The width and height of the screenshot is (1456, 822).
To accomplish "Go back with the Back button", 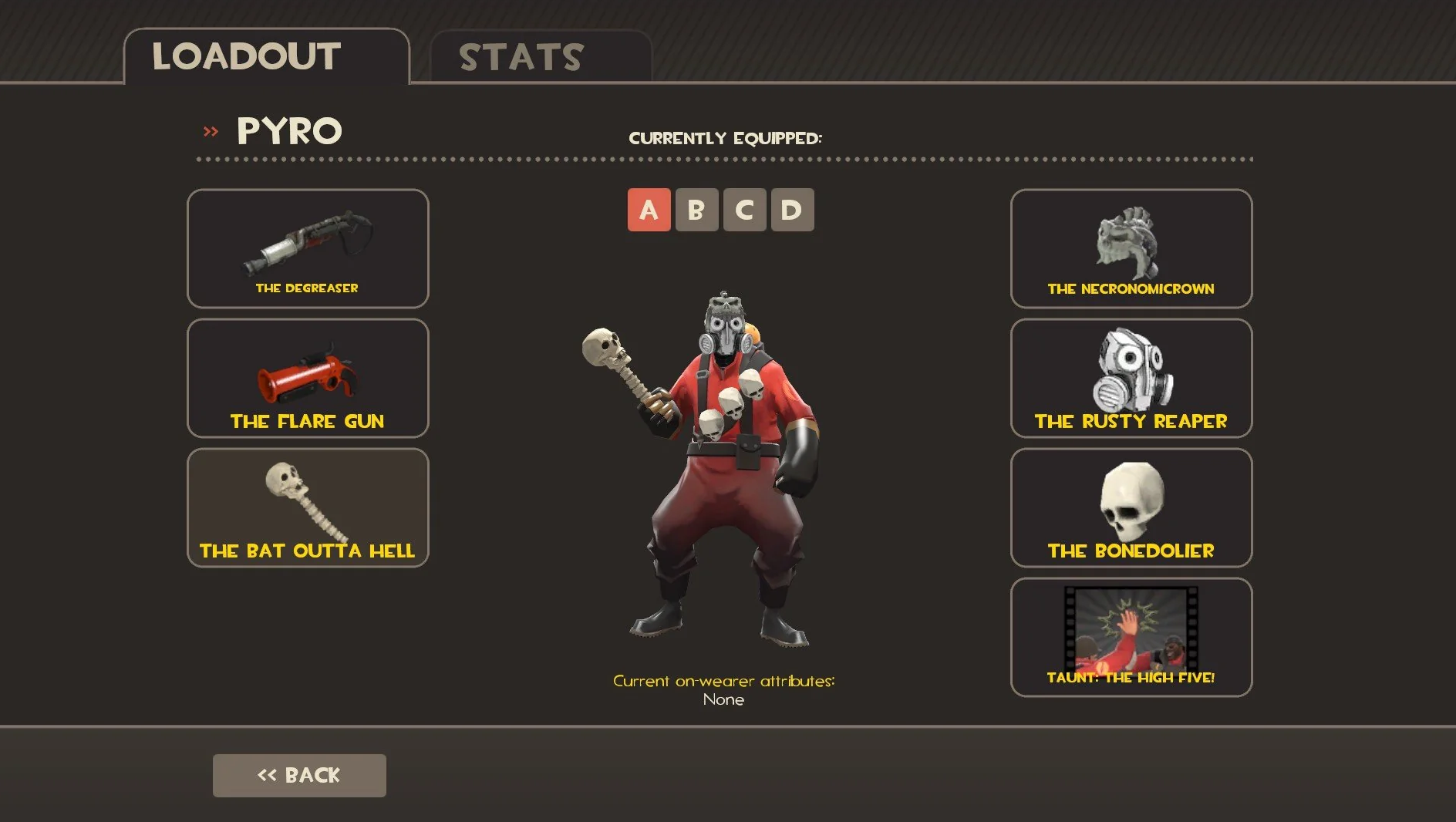I will click(299, 775).
